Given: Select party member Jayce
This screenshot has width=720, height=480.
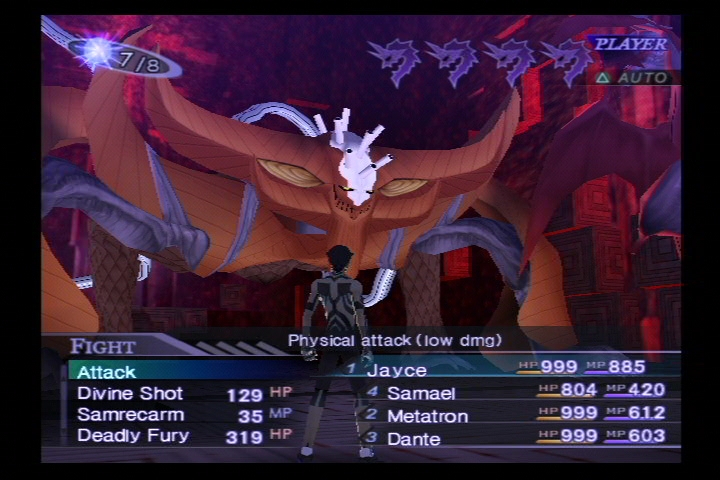Looking at the screenshot, I should [396, 371].
